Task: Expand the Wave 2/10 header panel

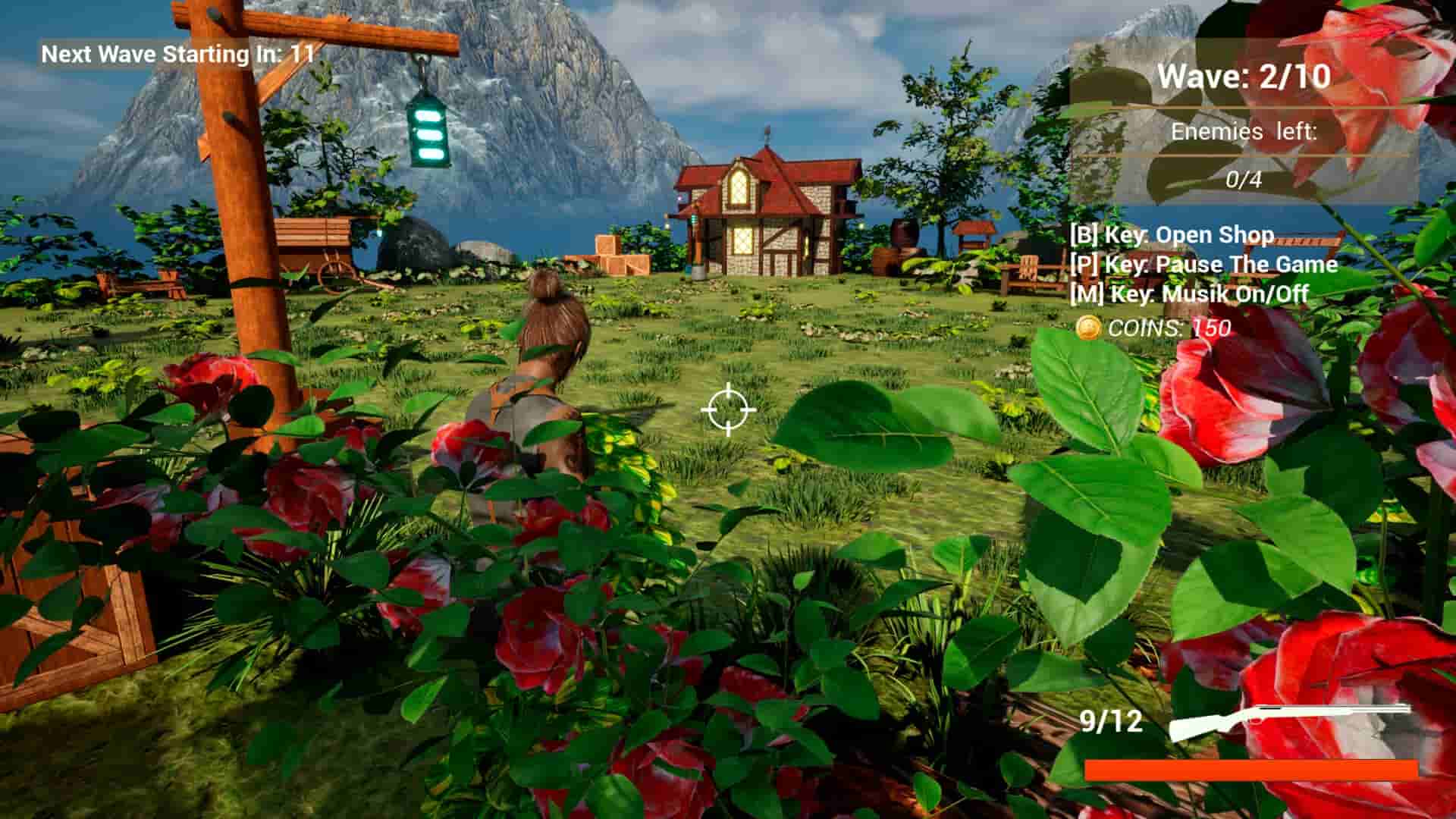Action: pyautogui.click(x=1244, y=76)
